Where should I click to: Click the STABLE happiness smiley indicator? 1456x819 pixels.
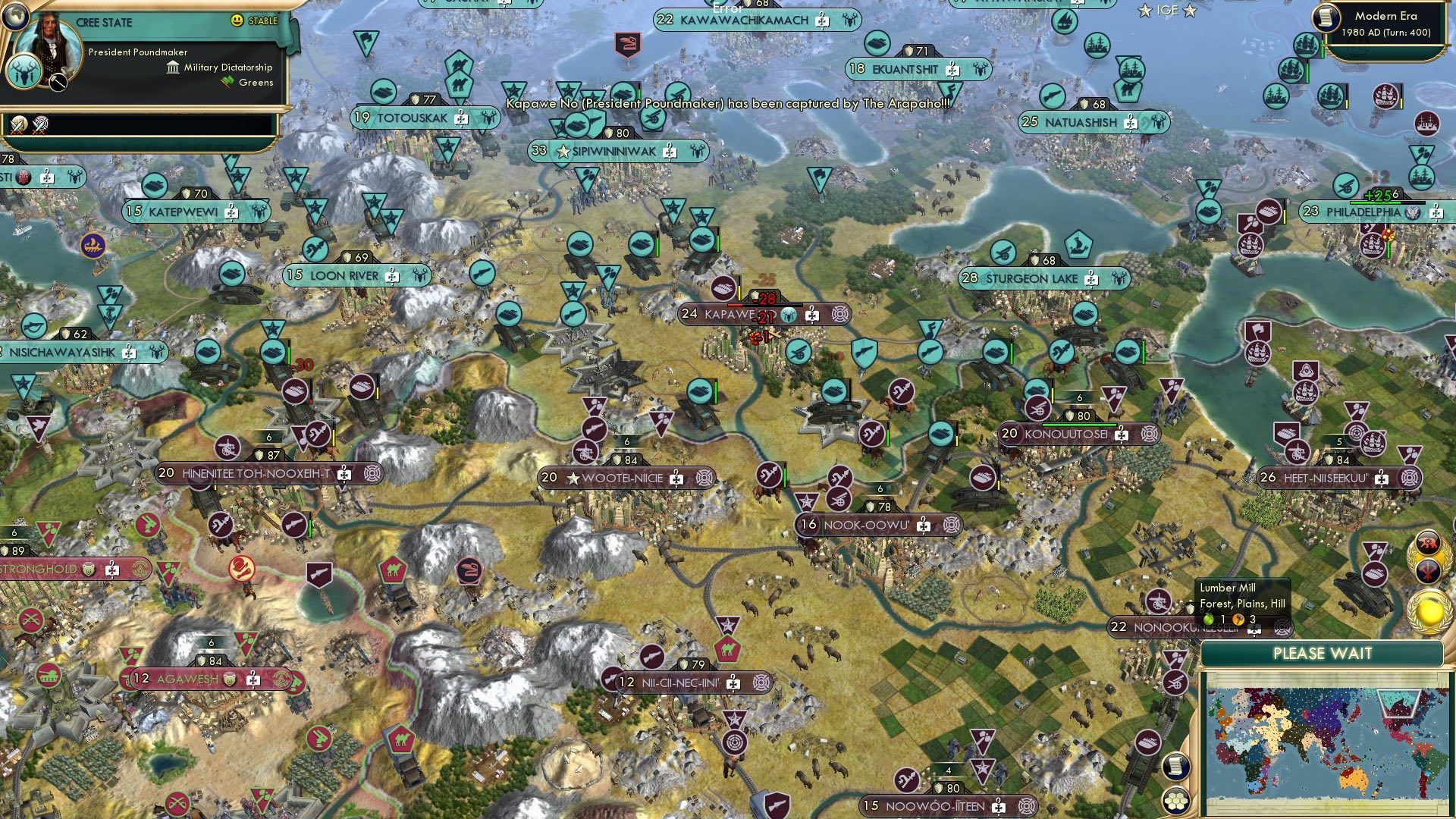[238, 20]
